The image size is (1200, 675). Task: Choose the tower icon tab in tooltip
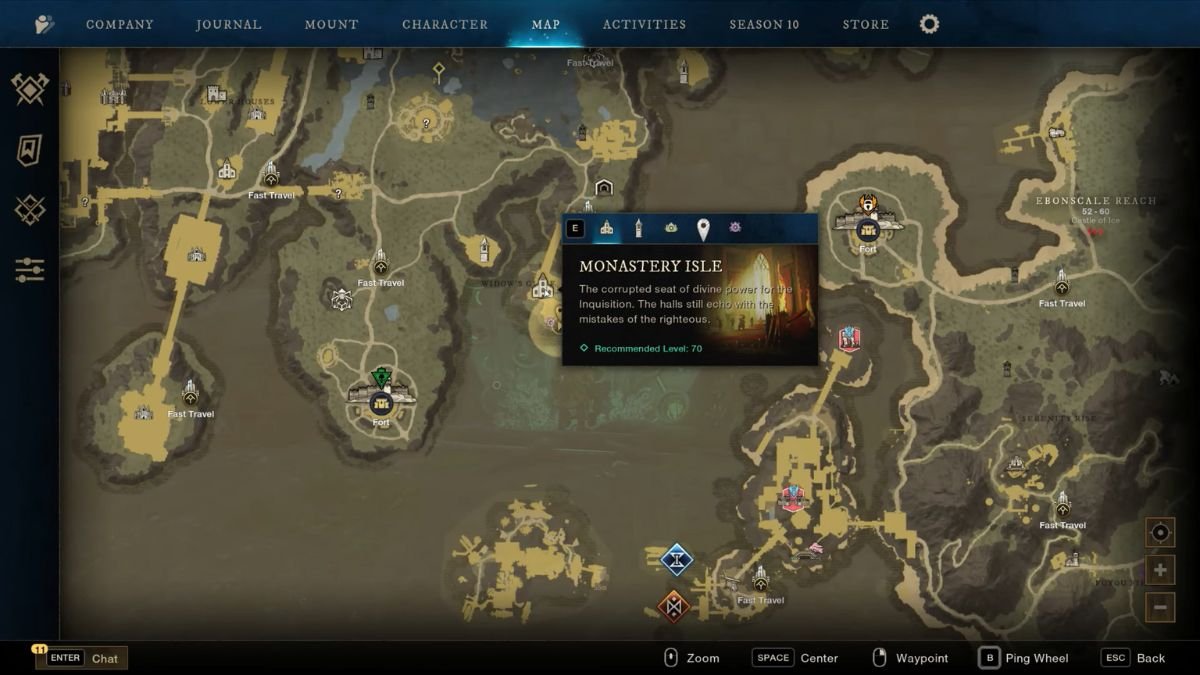coord(639,229)
